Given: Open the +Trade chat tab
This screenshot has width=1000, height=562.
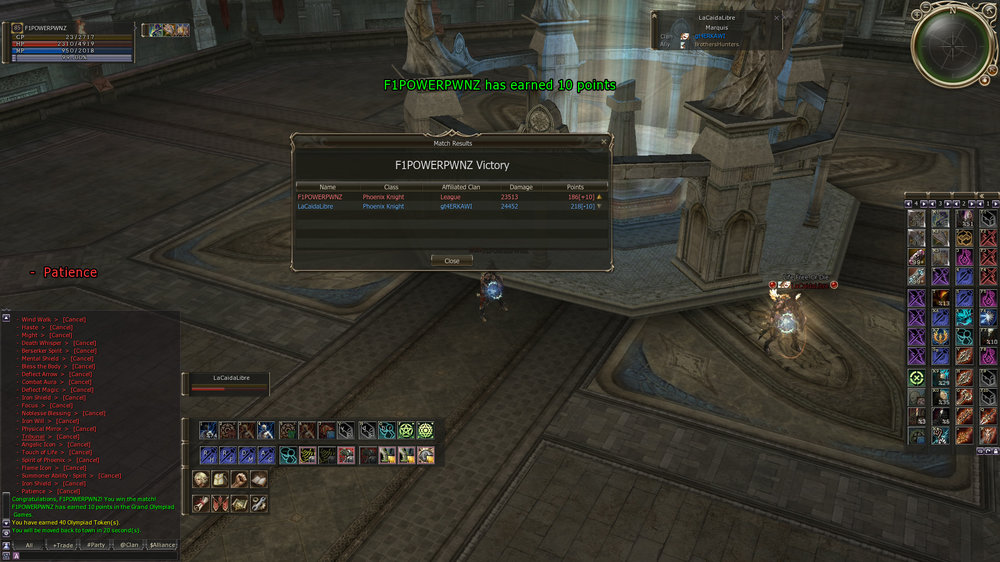Looking at the screenshot, I should [x=64, y=545].
